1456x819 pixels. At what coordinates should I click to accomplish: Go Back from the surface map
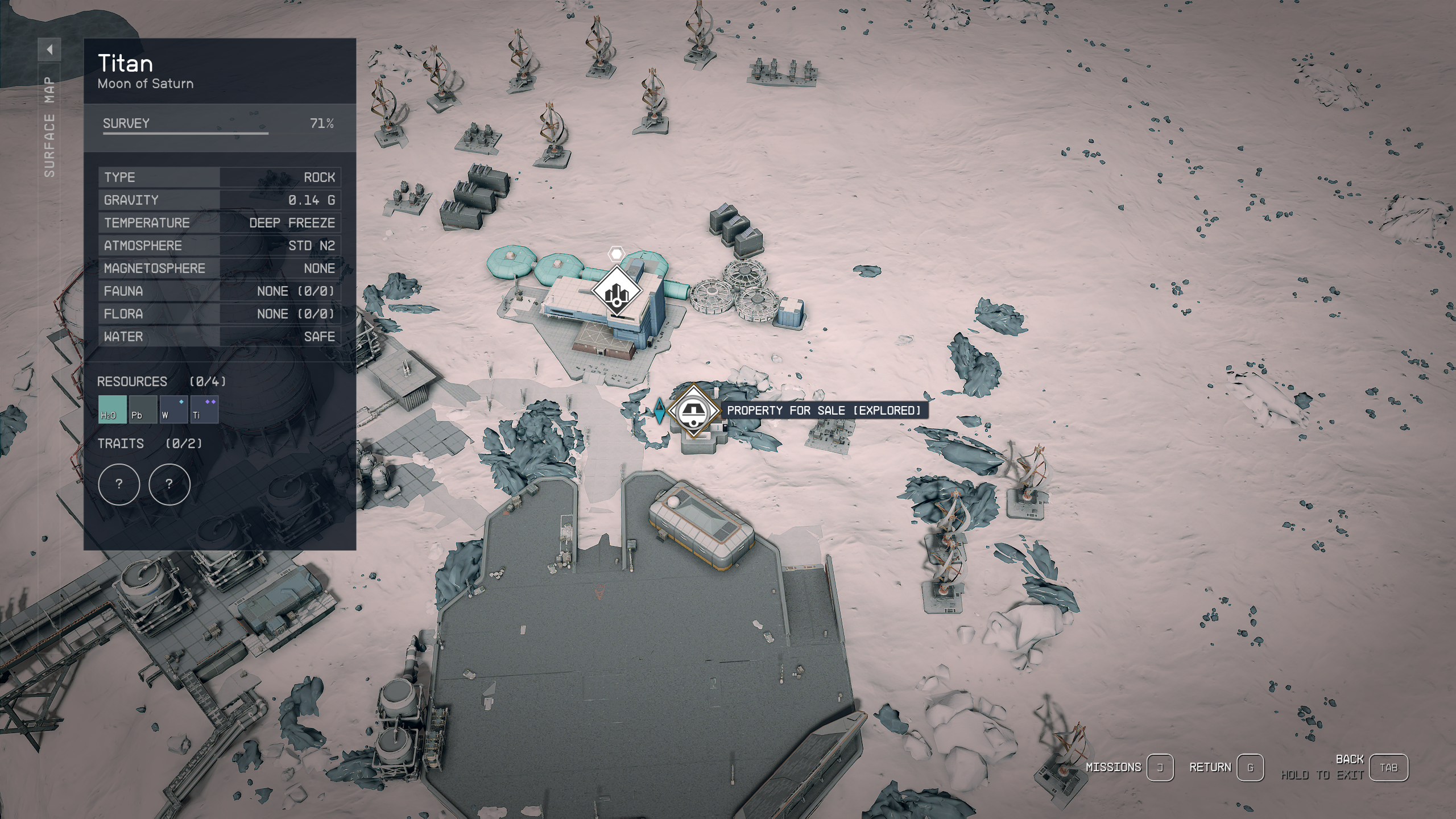point(1388,768)
